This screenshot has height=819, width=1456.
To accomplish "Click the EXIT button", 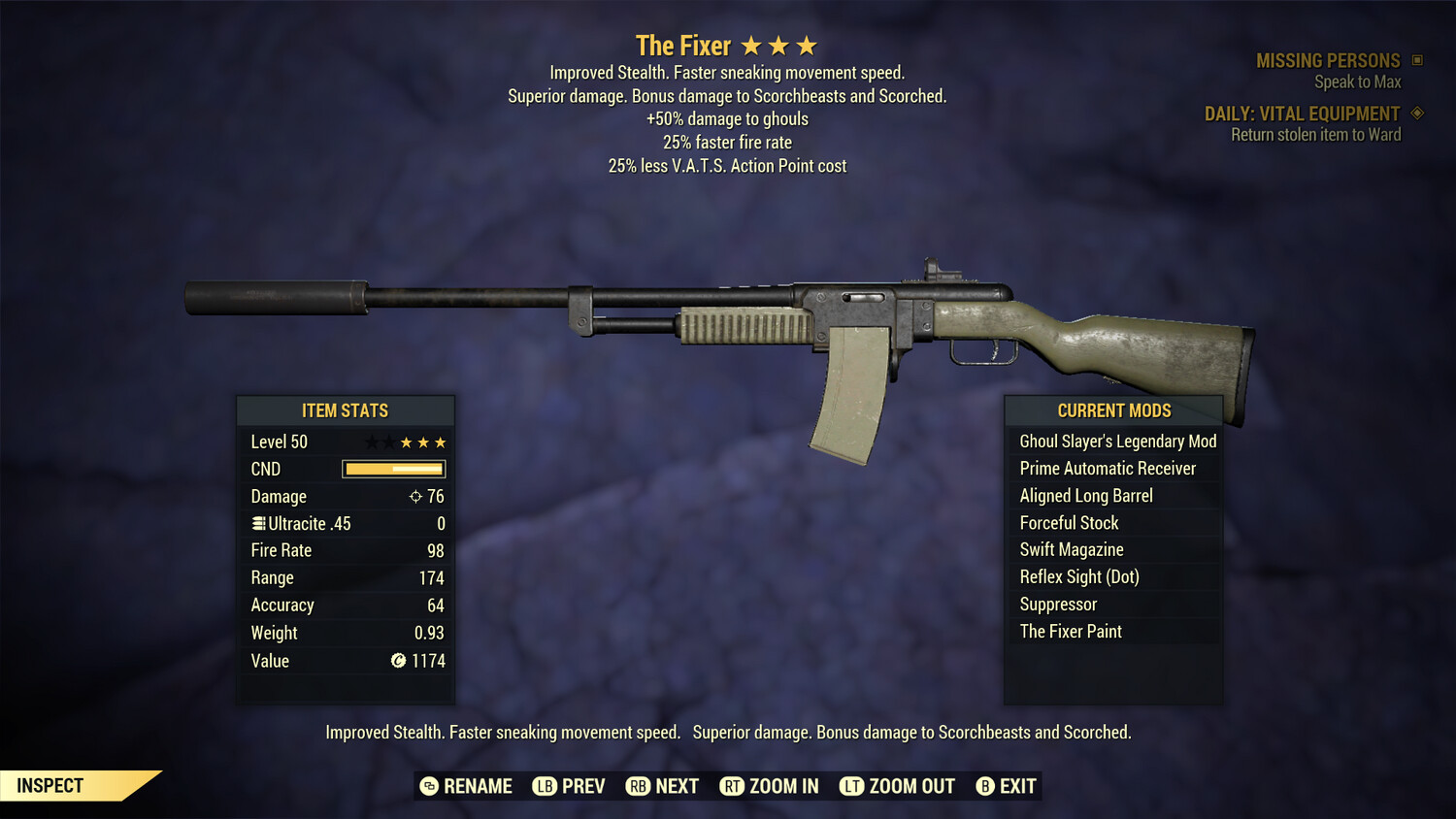I will click(1017, 786).
